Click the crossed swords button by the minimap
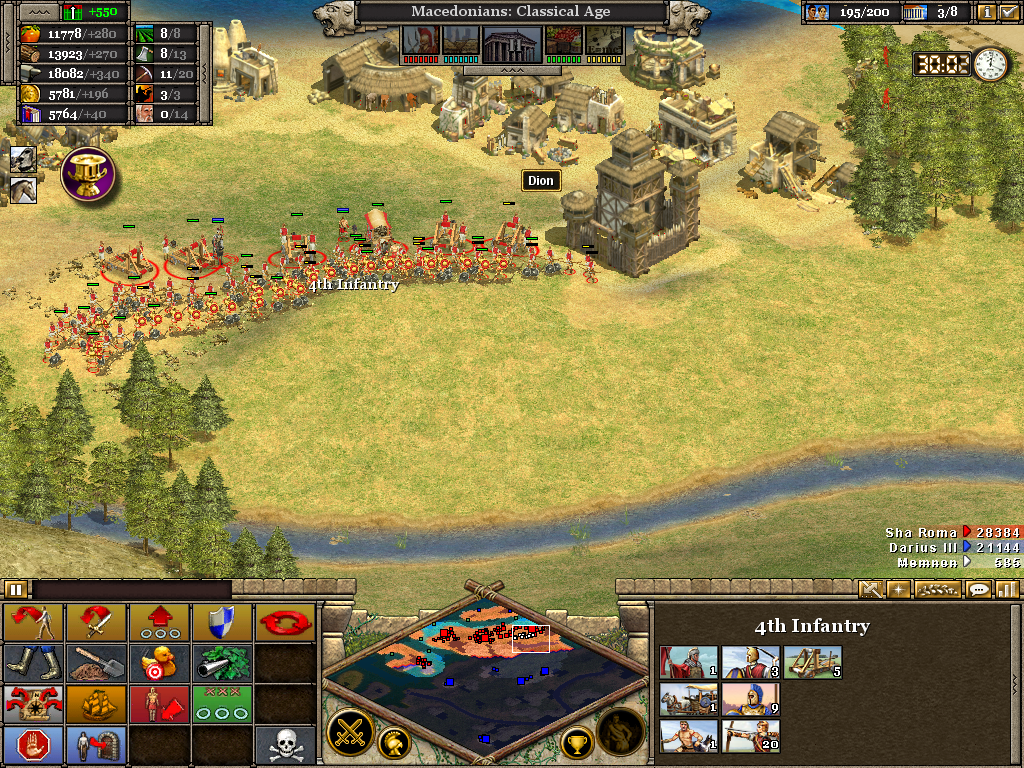 point(350,732)
